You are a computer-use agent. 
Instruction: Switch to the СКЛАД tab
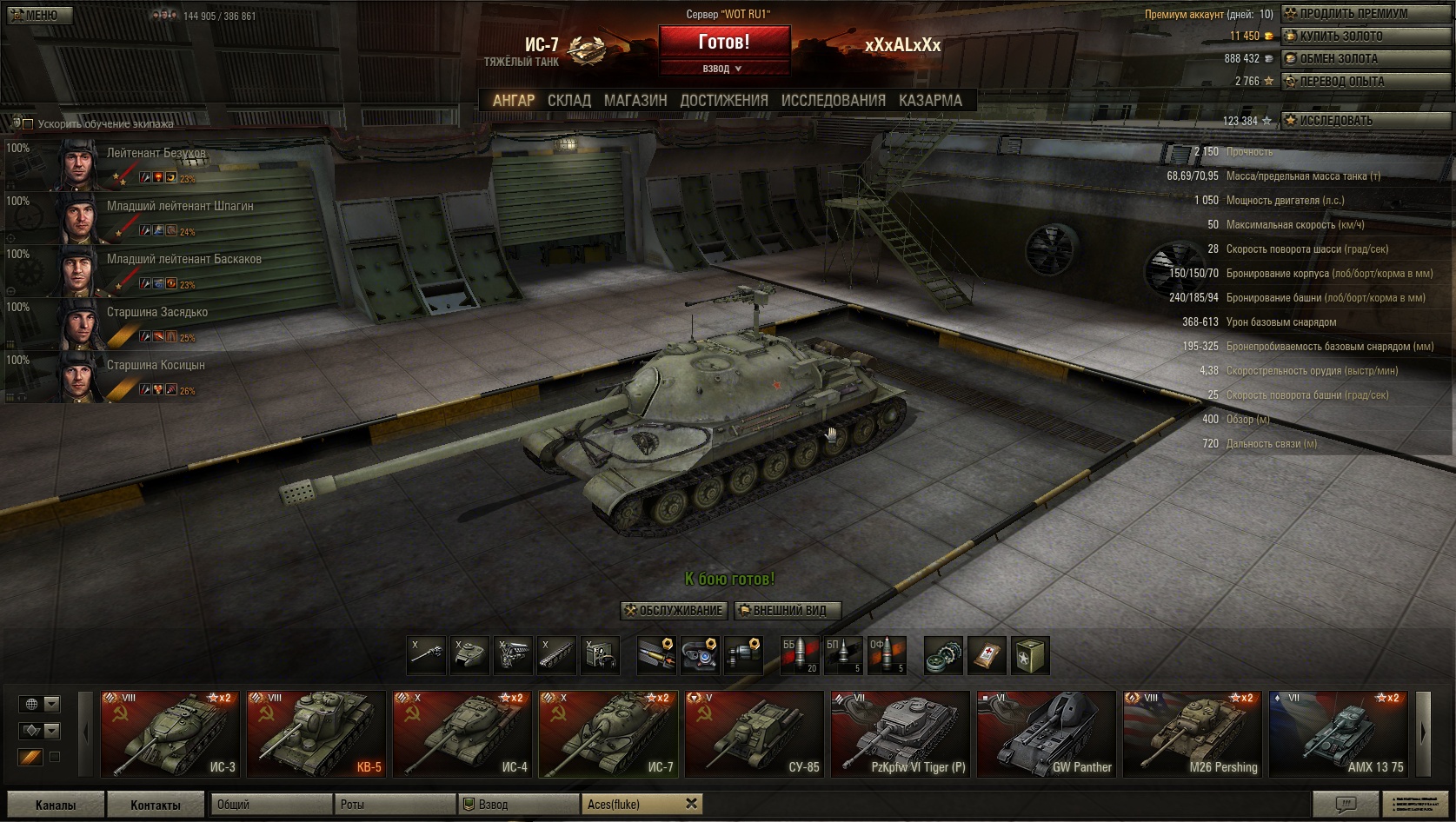click(568, 101)
